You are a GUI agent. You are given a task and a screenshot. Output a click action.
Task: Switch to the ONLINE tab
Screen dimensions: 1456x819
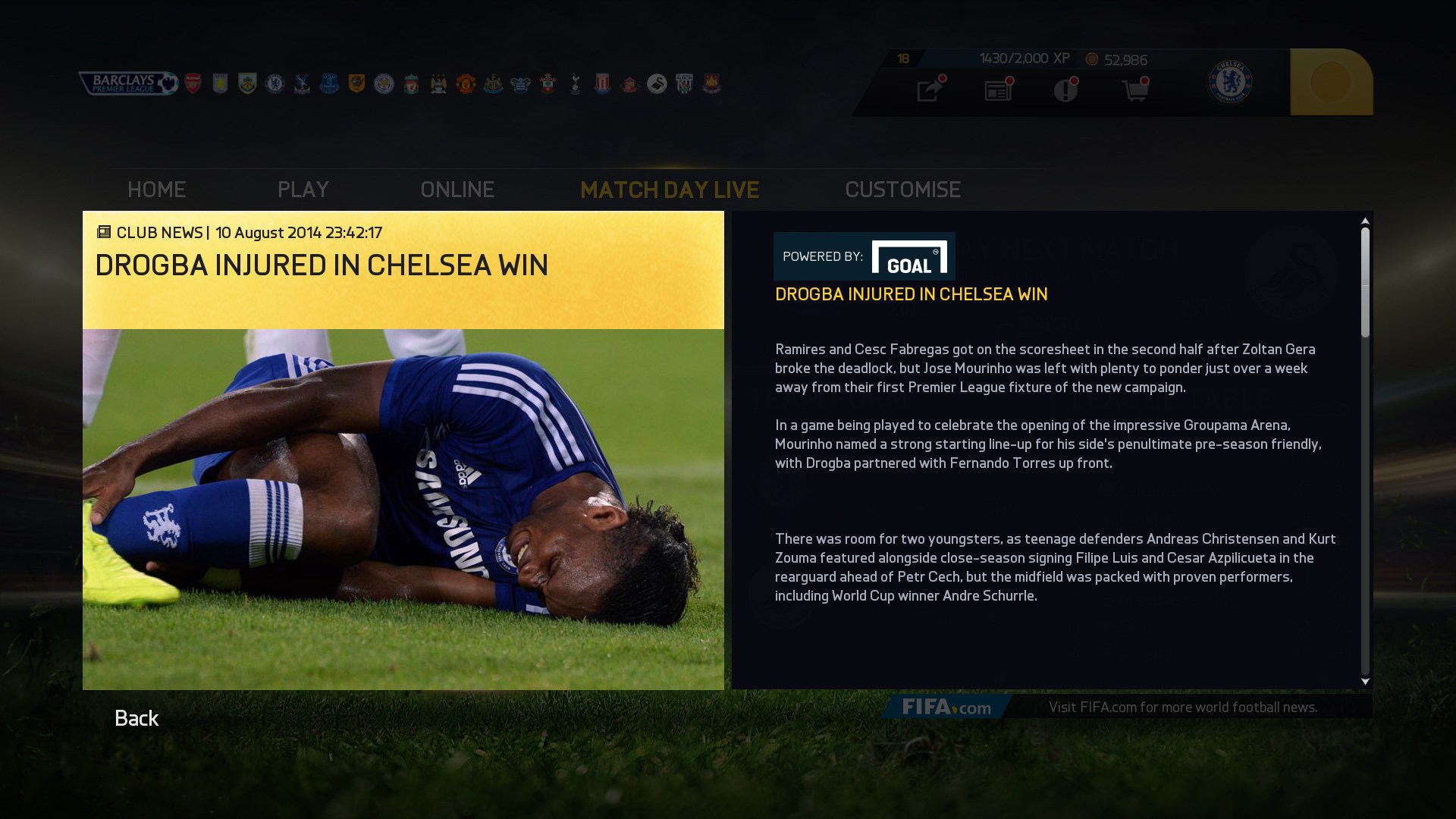coord(458,190)
